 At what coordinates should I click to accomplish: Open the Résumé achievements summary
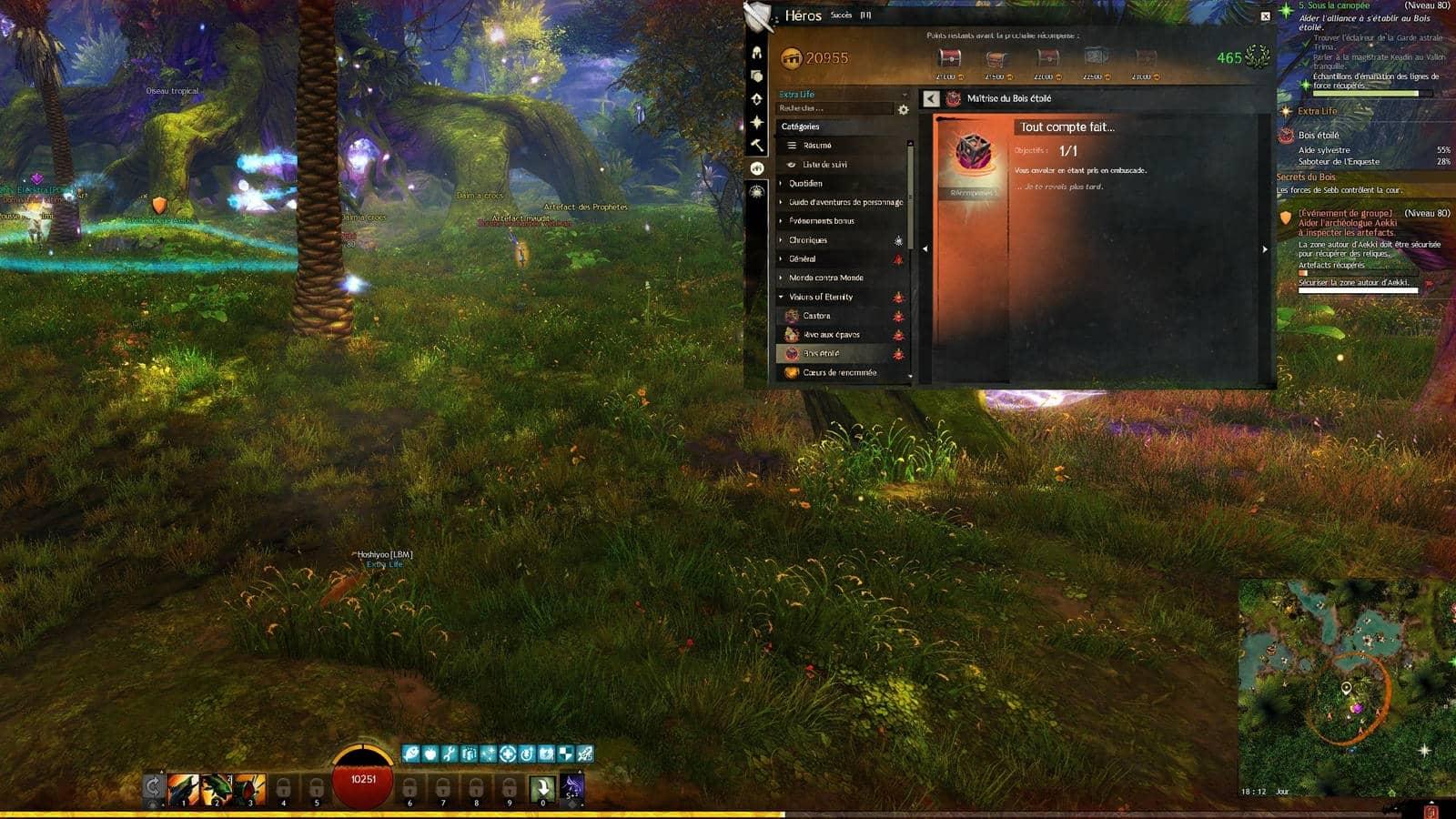pyautogui.click(x=816, y=146)
